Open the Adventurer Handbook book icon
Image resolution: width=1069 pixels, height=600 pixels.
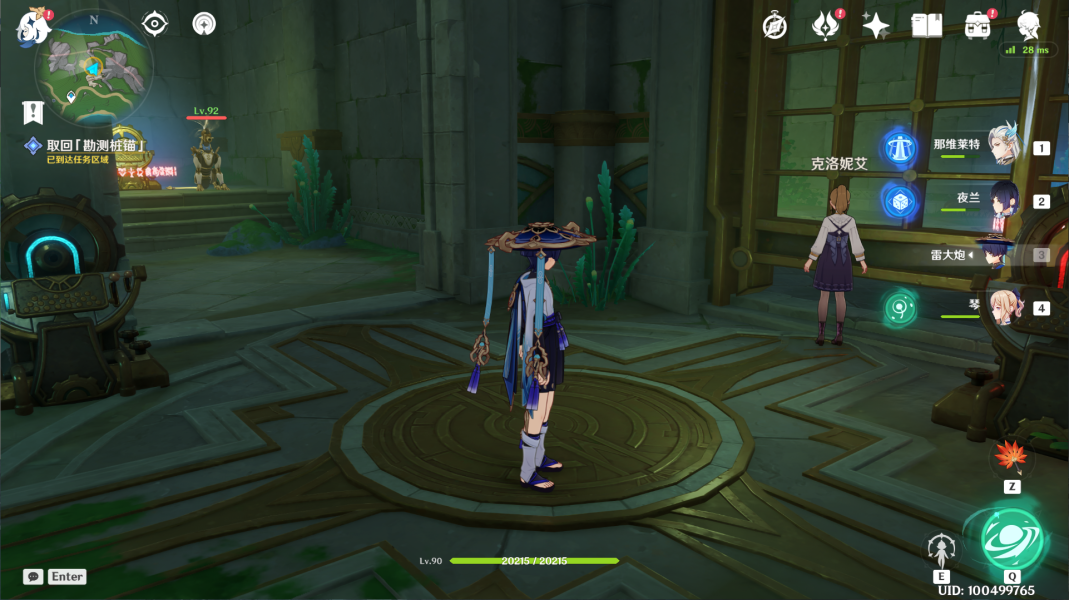coord(926,26)
